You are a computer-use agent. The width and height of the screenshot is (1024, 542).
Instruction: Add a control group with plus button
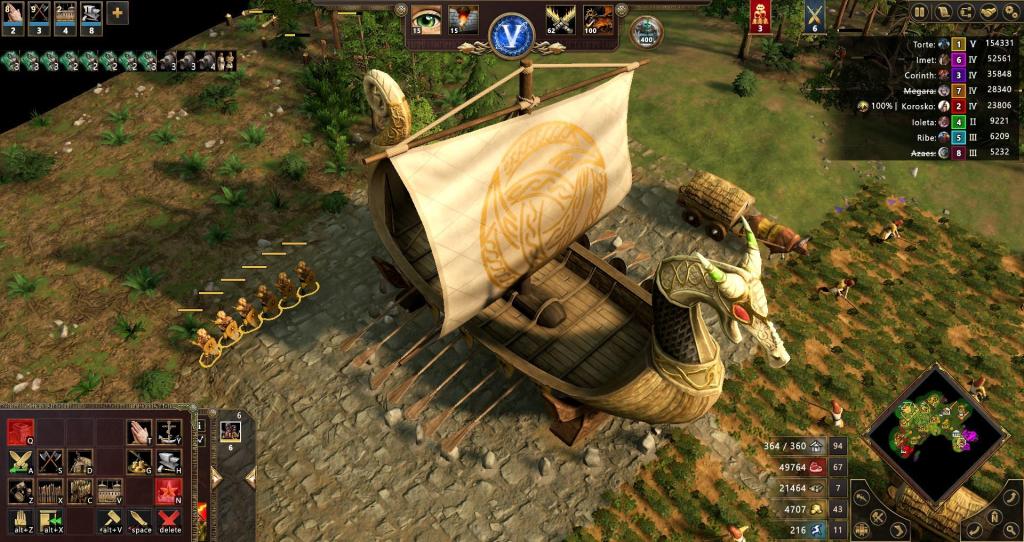pyautogui.click(x=117, y=13)
